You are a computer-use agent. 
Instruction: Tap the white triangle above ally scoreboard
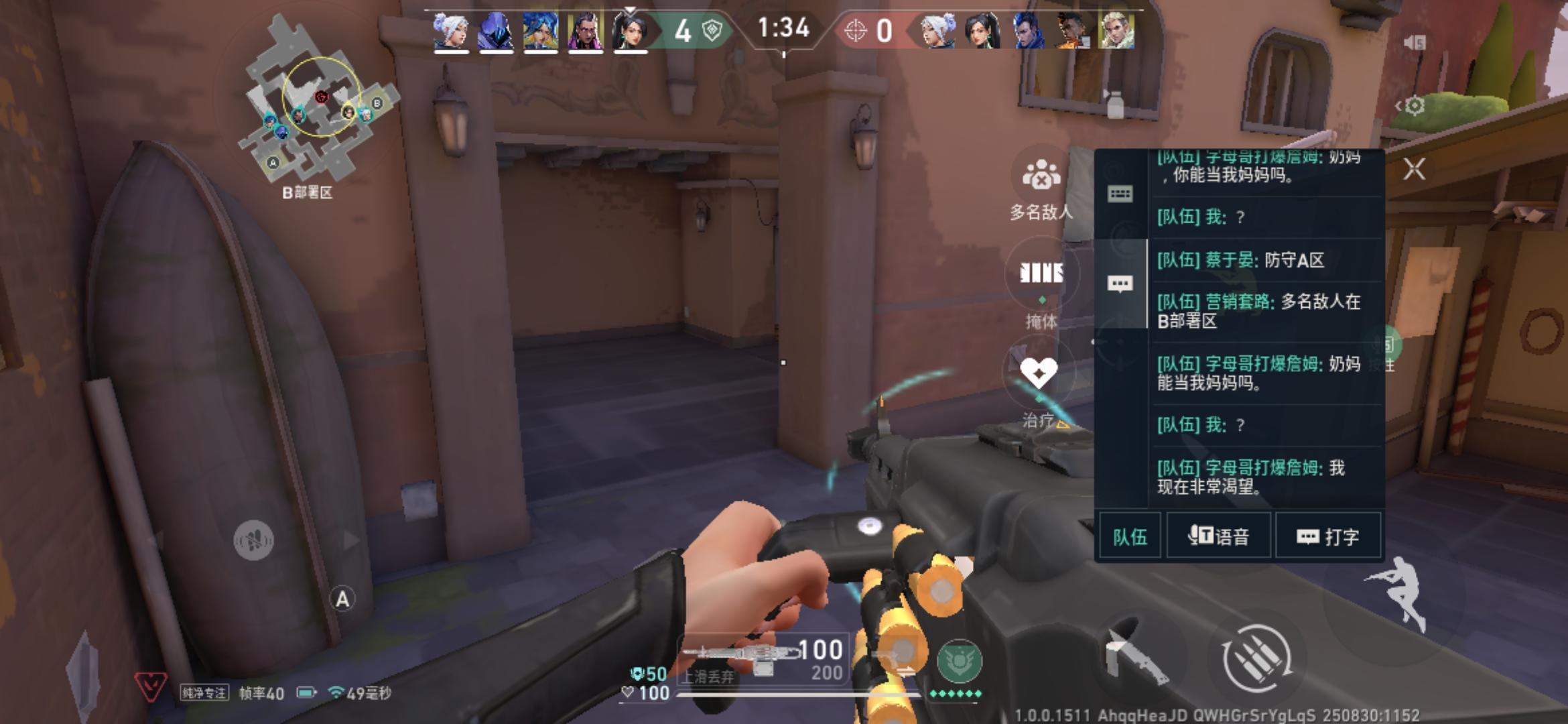tap(629, 9)
